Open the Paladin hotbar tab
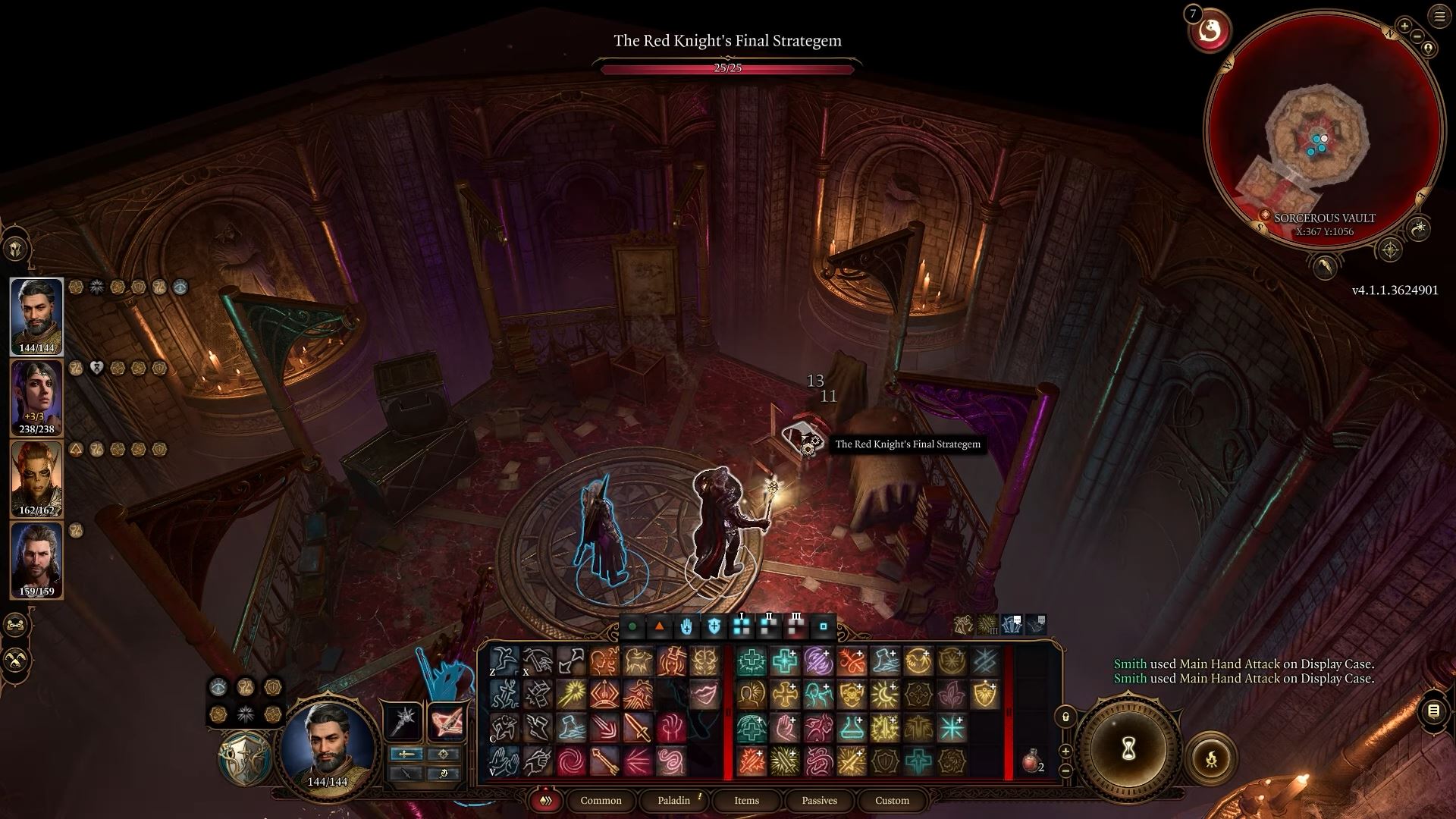The image size is (1456, 819). 673,800
